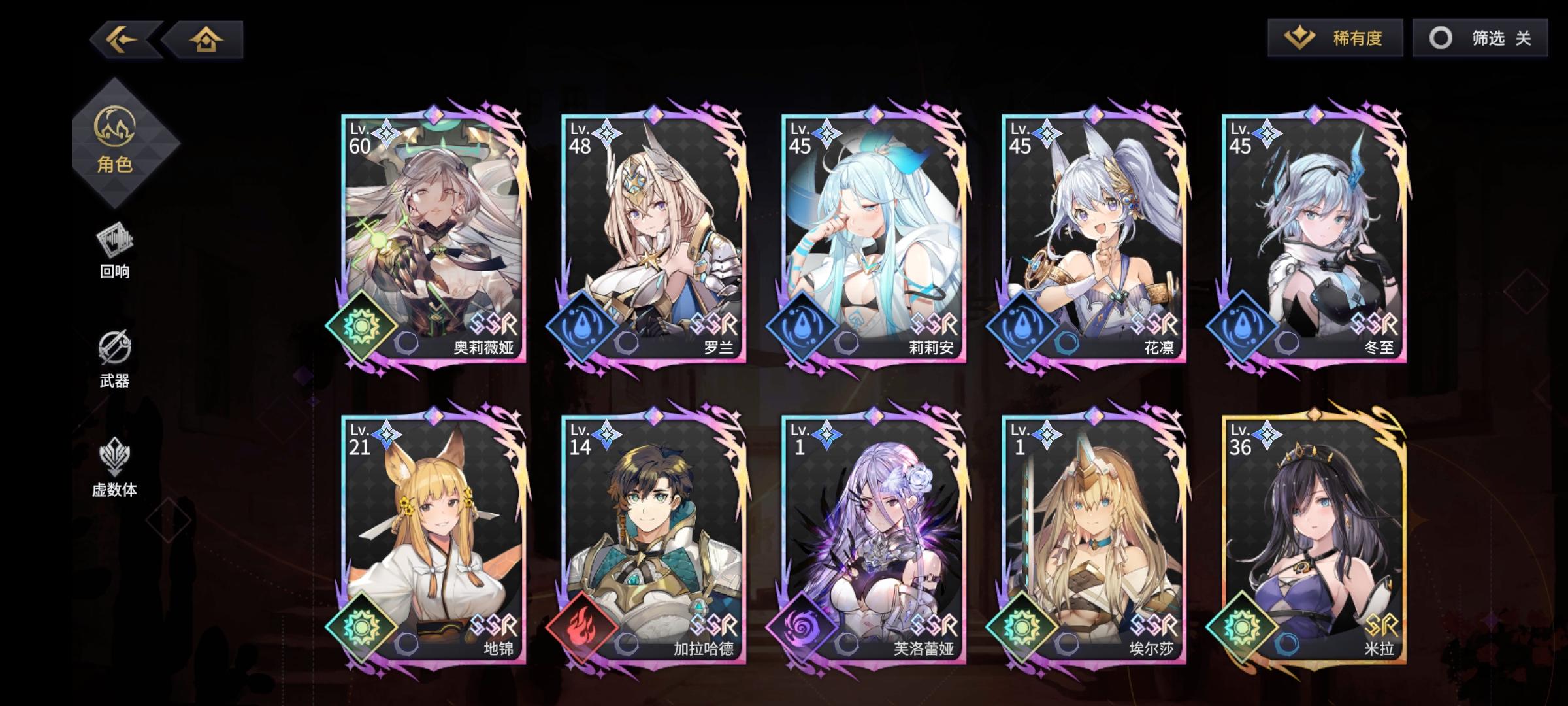Image resolution: width=1568 pixels, height=706 pixels.
Task: Click the home icon in the top bar
Action: [206, 41]
